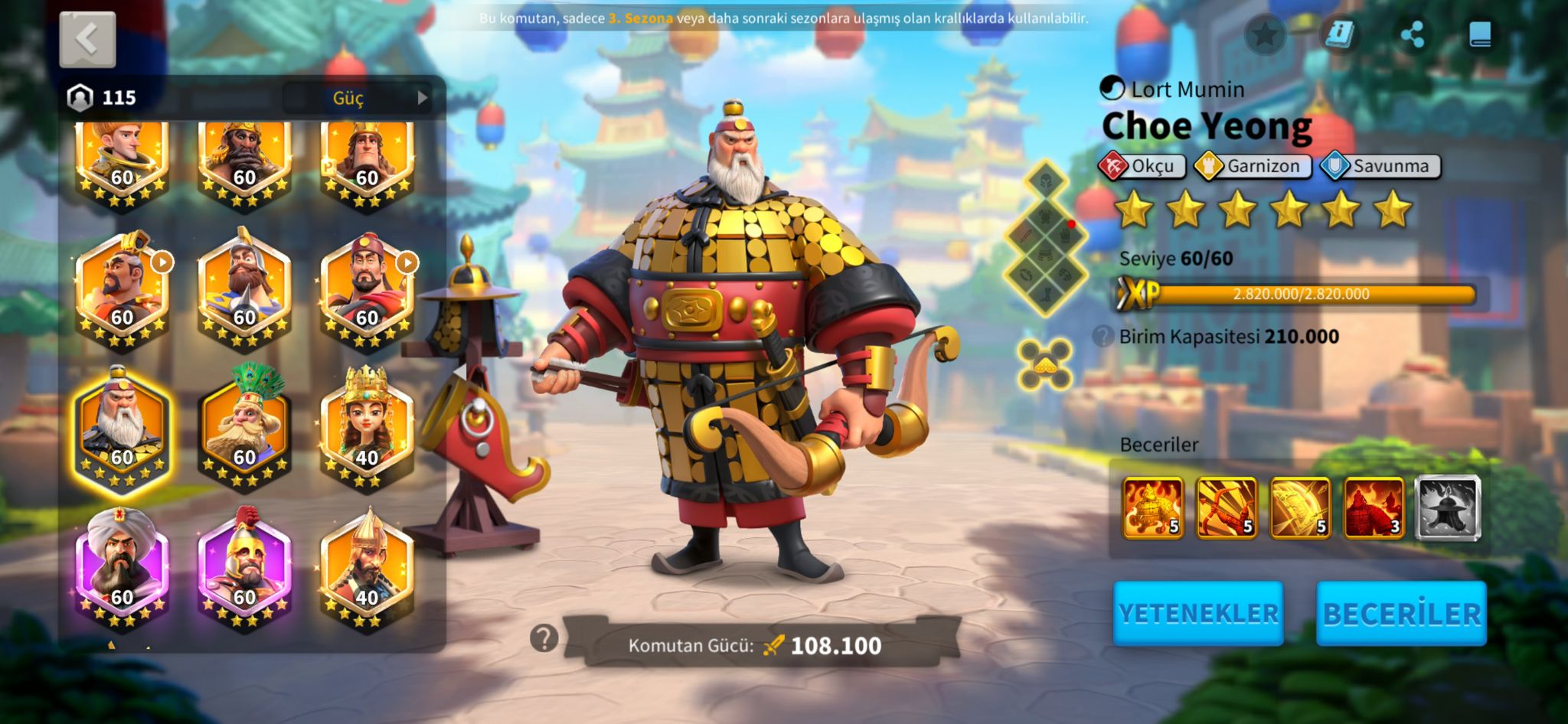
Task: Select the locked grey helmet skill
Action: tap(1447, 507)
